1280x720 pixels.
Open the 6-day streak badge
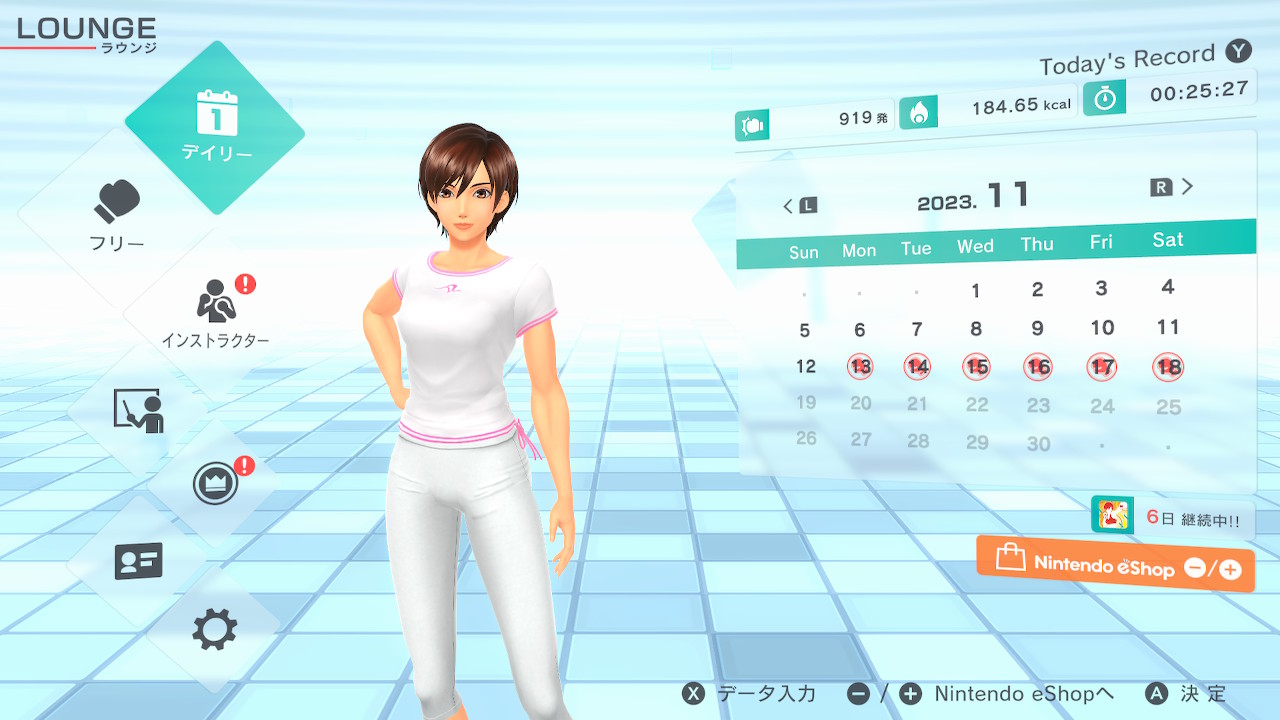click(x=1172, y=518)
